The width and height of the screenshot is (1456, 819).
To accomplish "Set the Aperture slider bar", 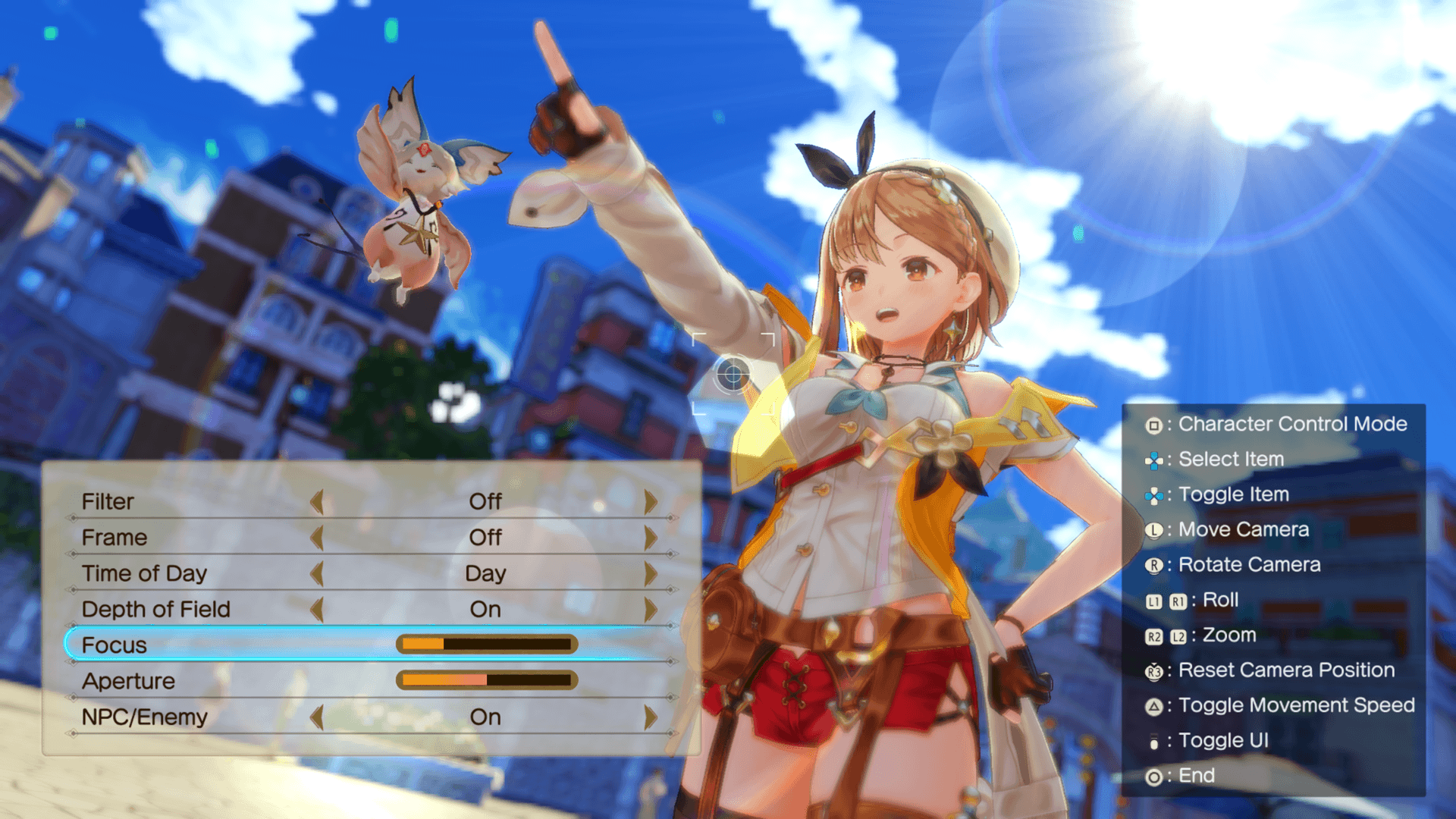I will coord(487,680).
